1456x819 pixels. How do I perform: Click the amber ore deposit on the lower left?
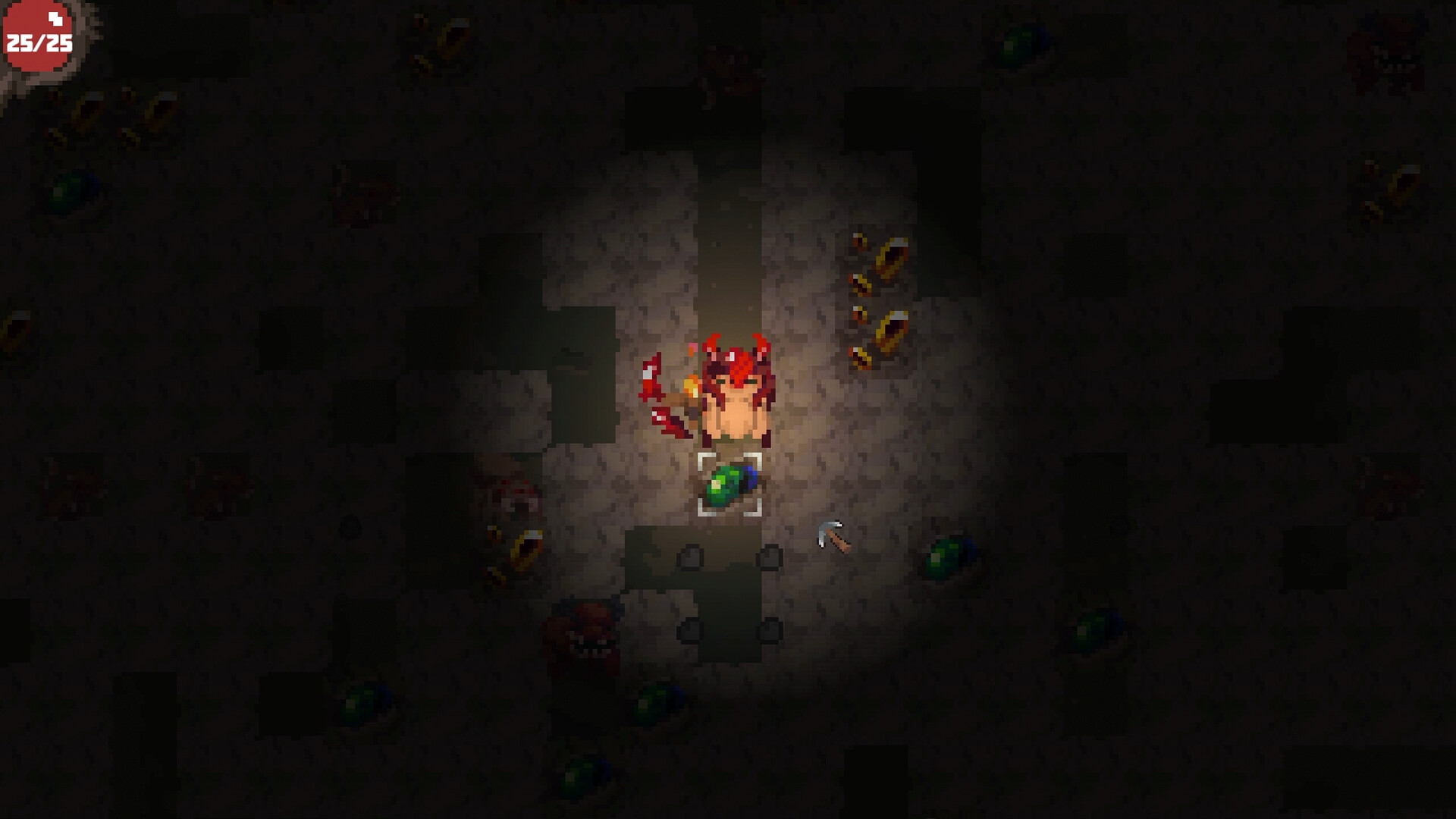click(x=523, y=548)
